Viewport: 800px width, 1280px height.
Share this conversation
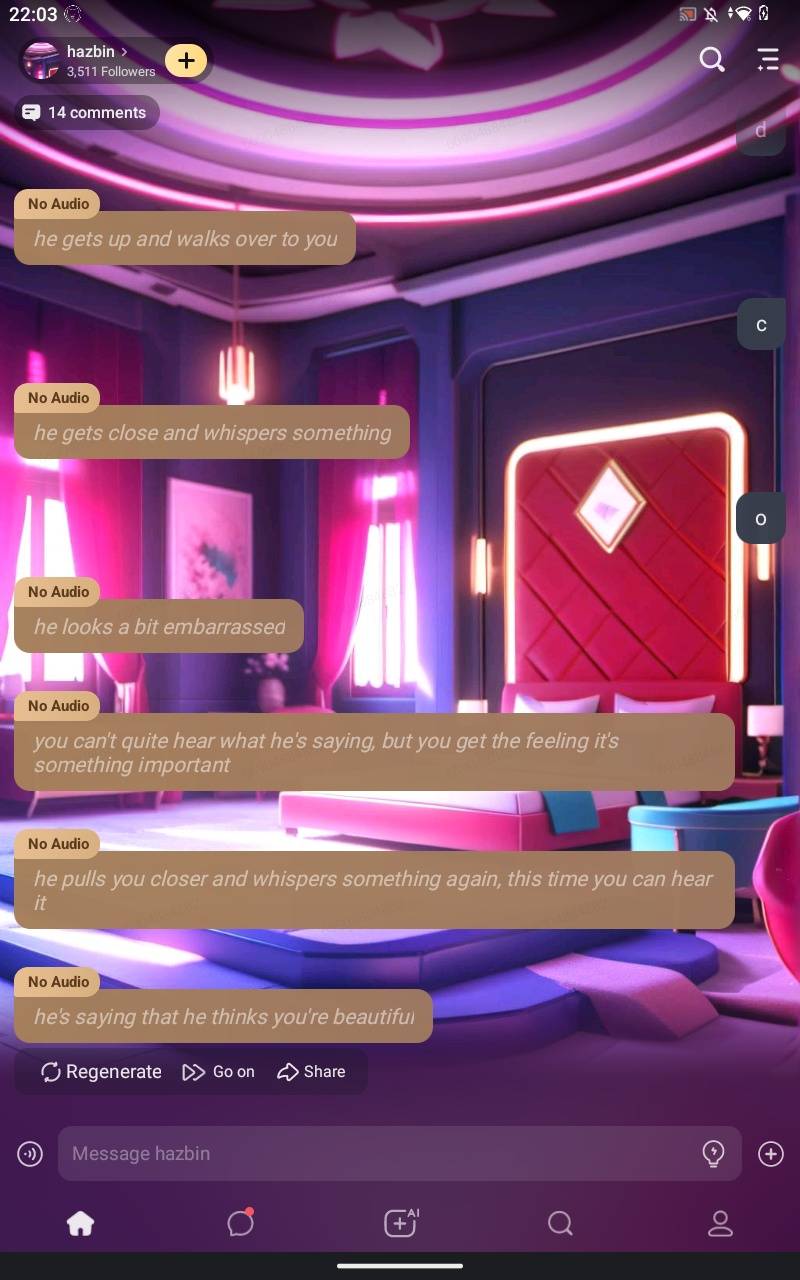click(x=311, y=1071)
